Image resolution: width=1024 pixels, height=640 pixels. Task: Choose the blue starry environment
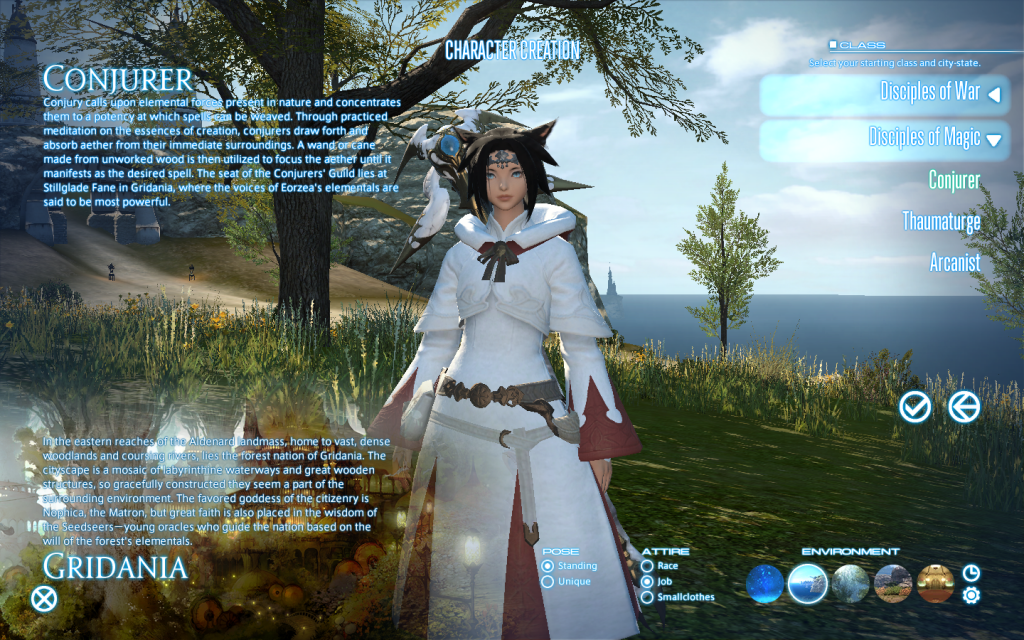click(765, 583)
